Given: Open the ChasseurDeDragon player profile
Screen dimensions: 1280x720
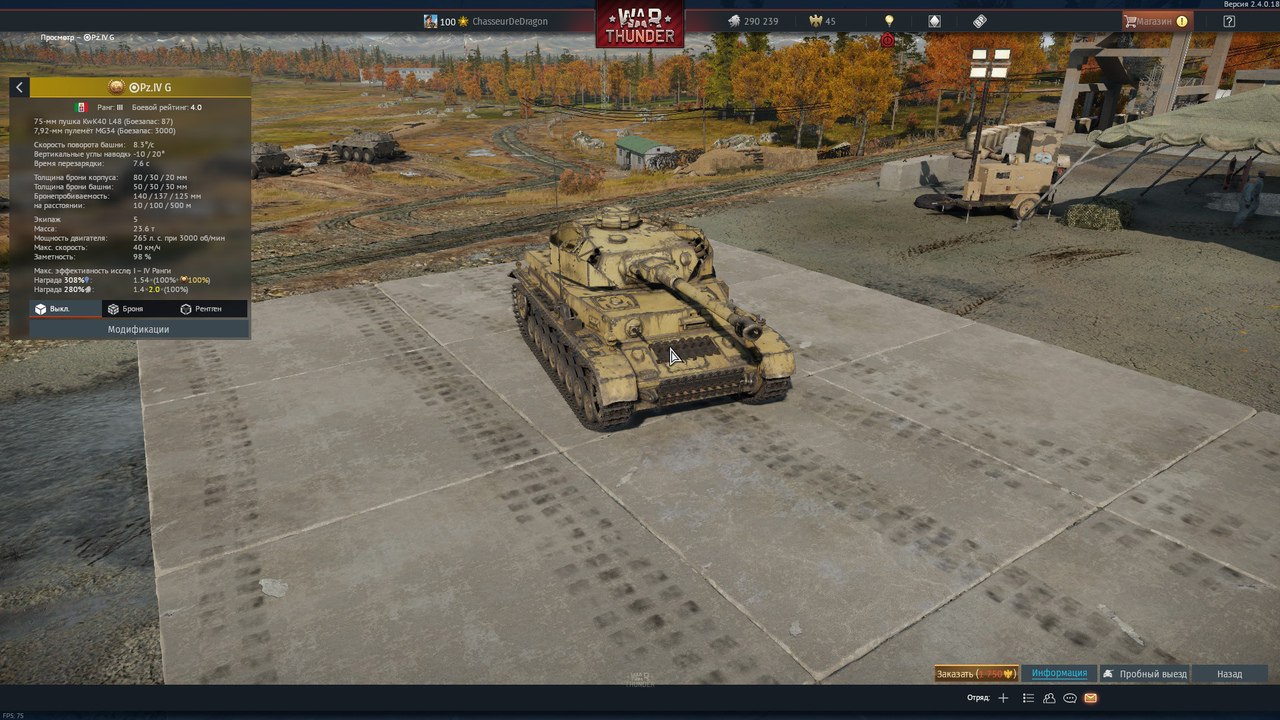Looking at the screenshot, I should click(x=508, y=21).
